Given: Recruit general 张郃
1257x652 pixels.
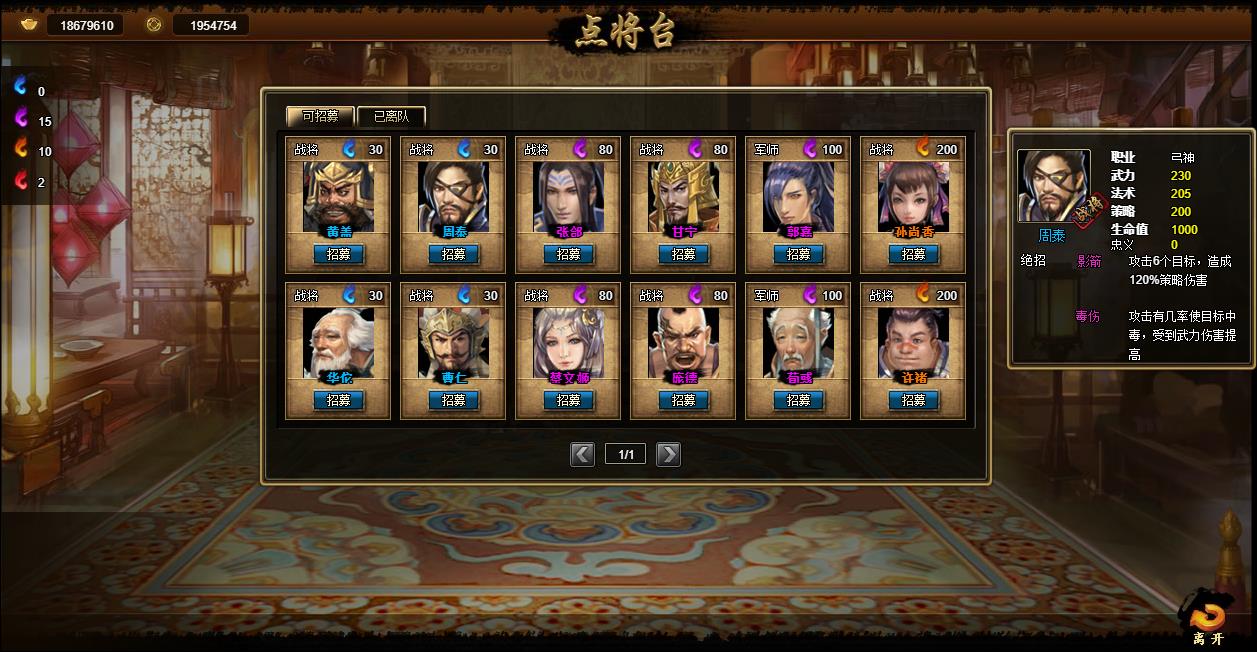Looking at the screenshot, I should pos(568,254).
